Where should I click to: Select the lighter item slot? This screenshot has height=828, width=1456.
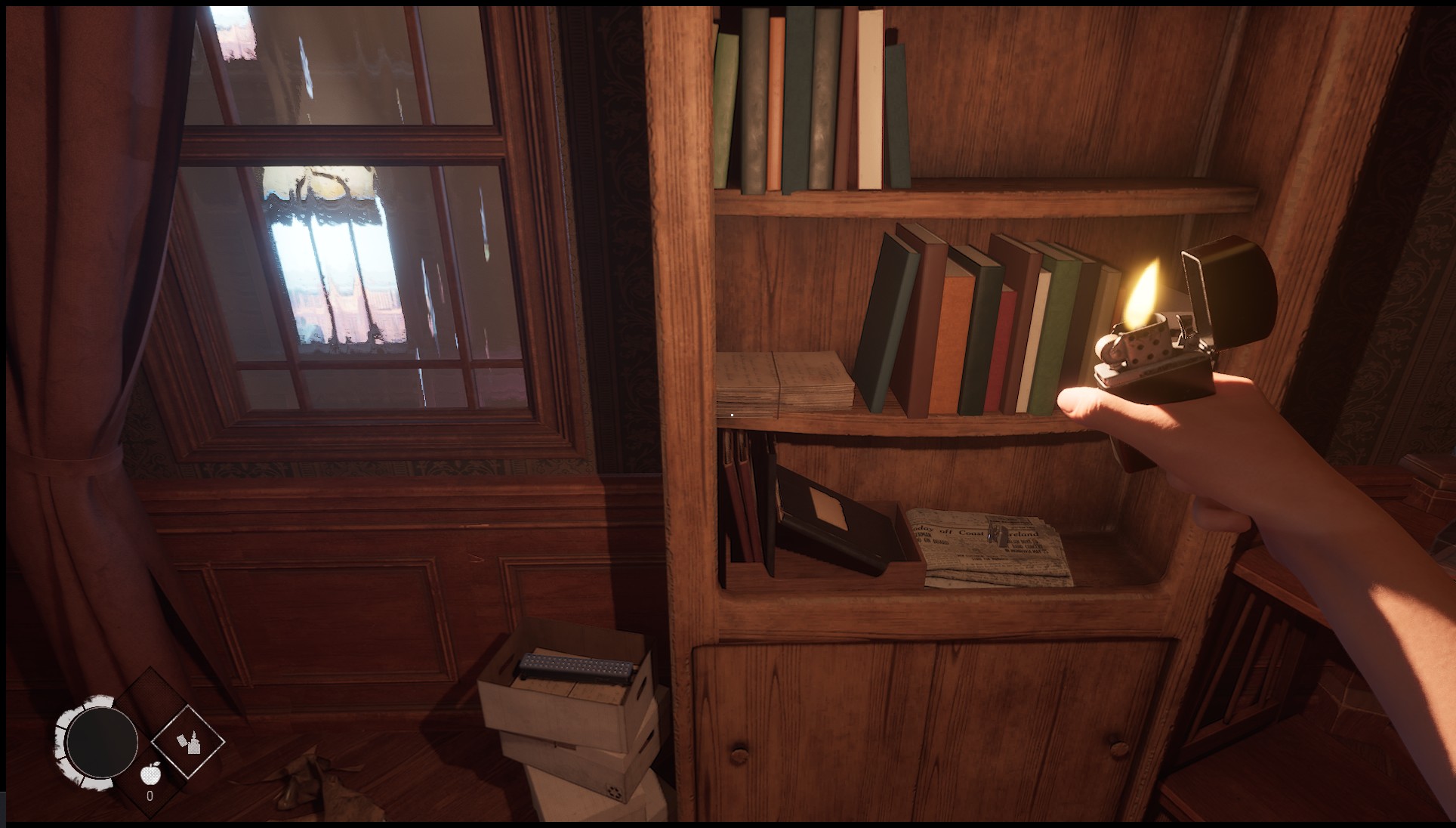pyautogui.click(x=188, y=742)
